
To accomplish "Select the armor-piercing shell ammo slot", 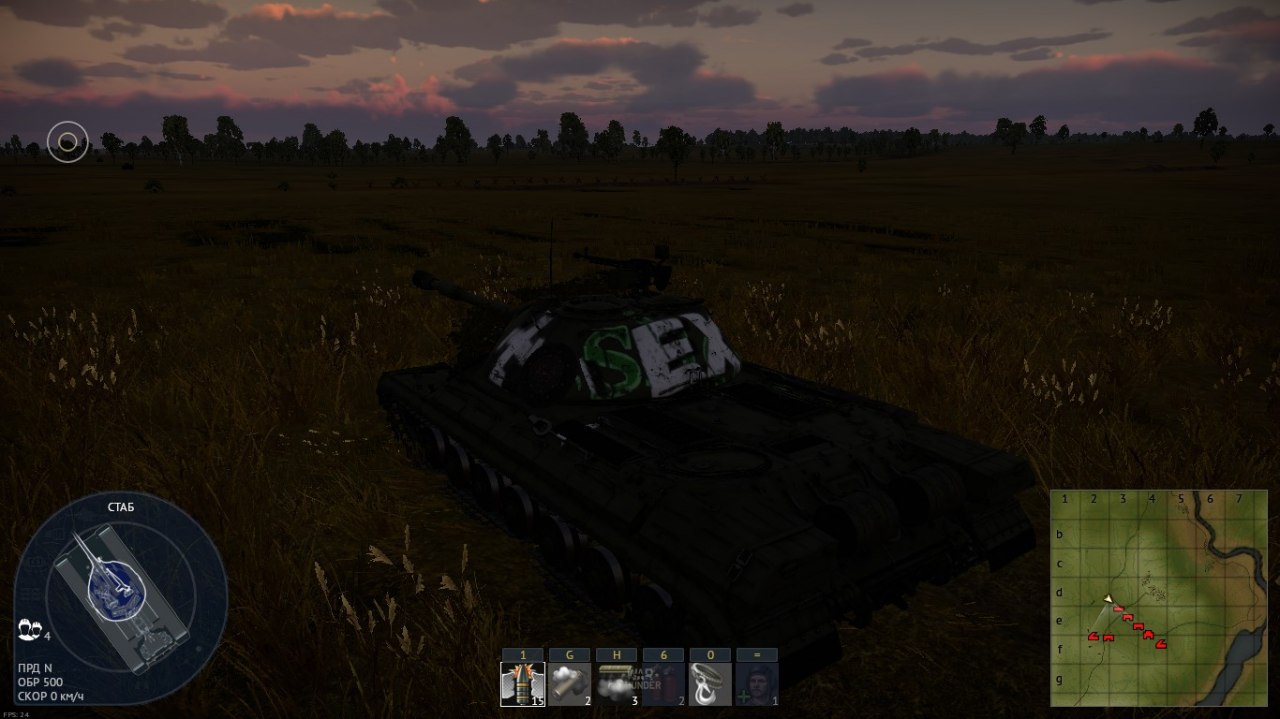I will (x=523, y=684).
